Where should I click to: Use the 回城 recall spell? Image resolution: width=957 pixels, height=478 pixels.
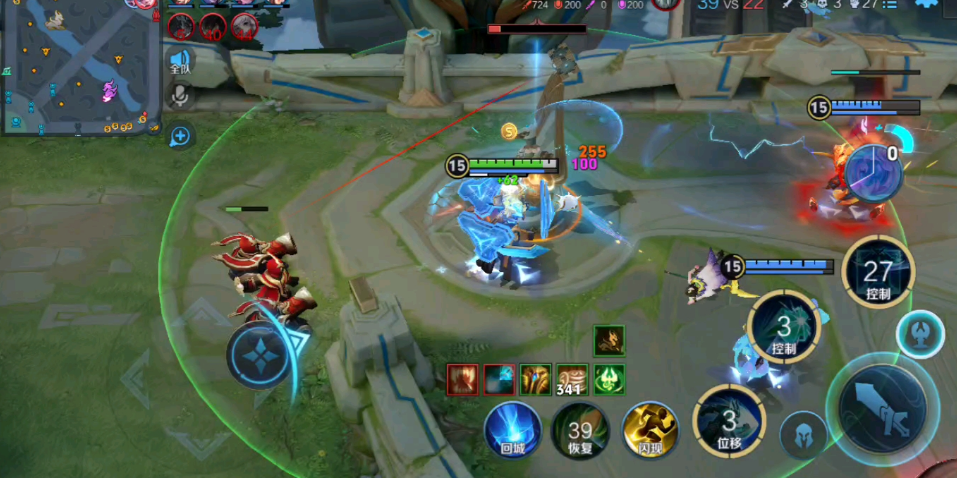click(x=513, y=430)
